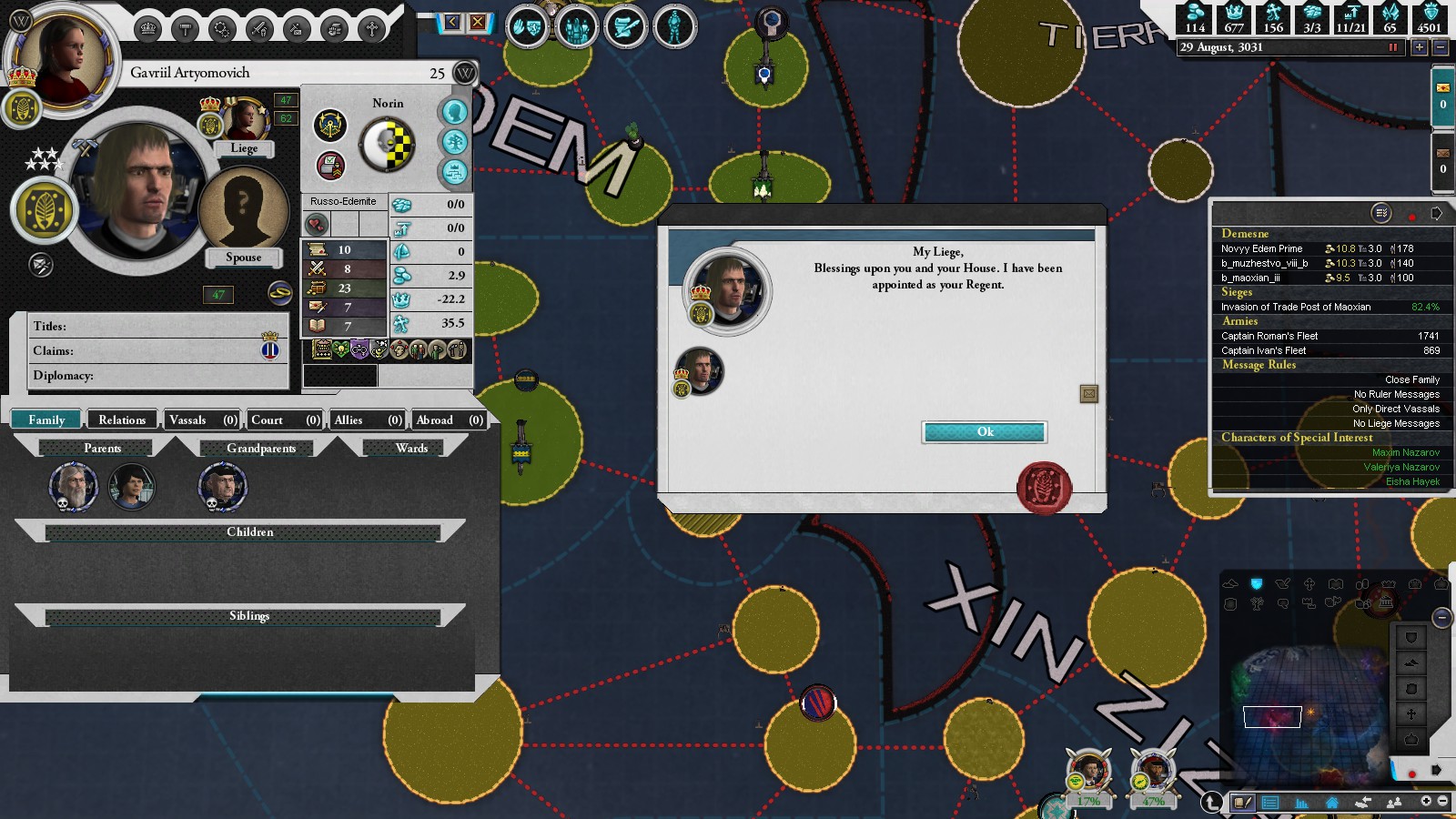Close the character panel with X
1456x819 pixels.
(x=477, y=22)
